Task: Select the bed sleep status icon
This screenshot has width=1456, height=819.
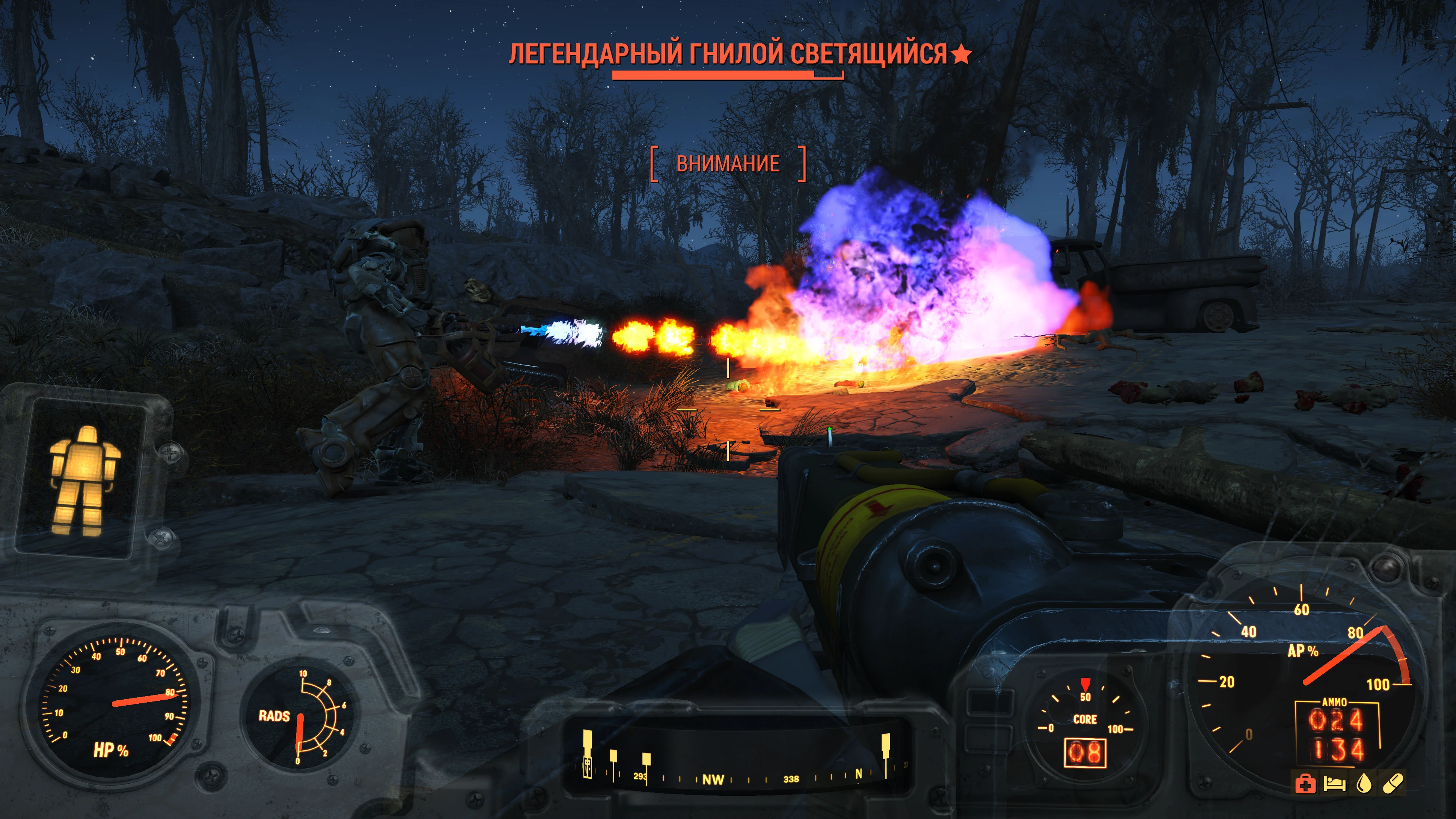Action: pyautogui.click(x=1334, y=784)
